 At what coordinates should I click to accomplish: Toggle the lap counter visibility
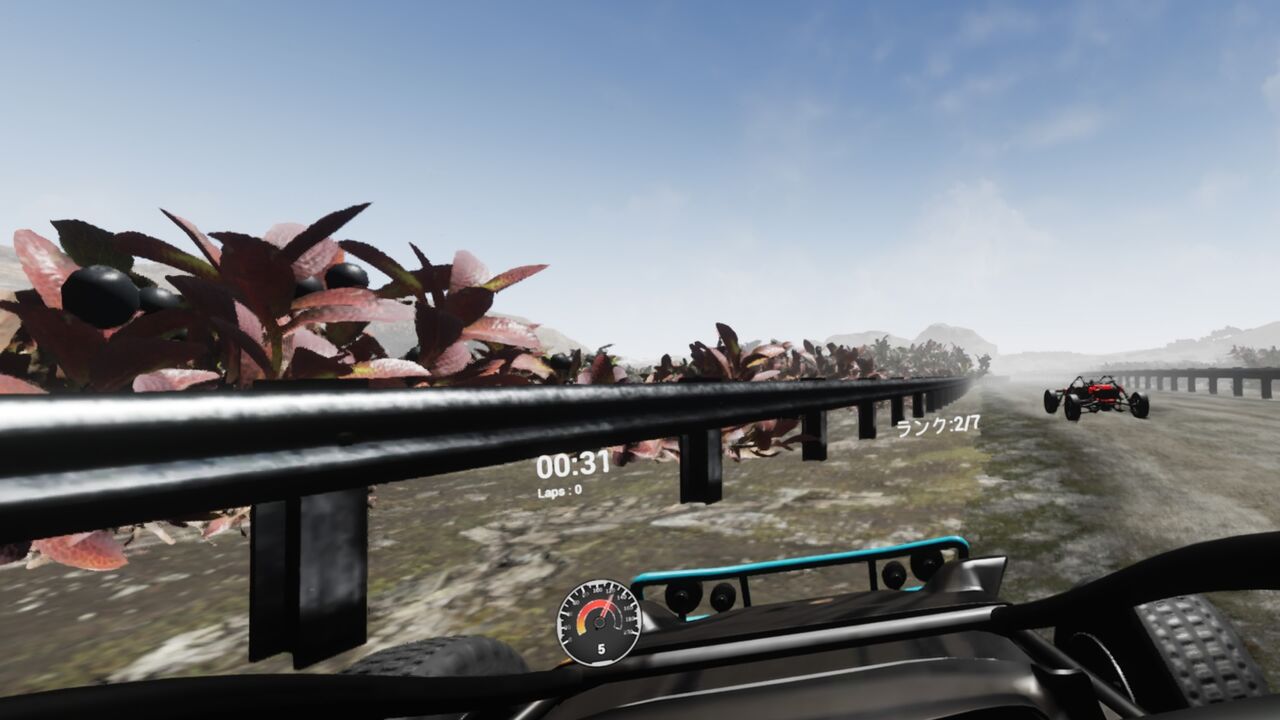tap(561, 490)
